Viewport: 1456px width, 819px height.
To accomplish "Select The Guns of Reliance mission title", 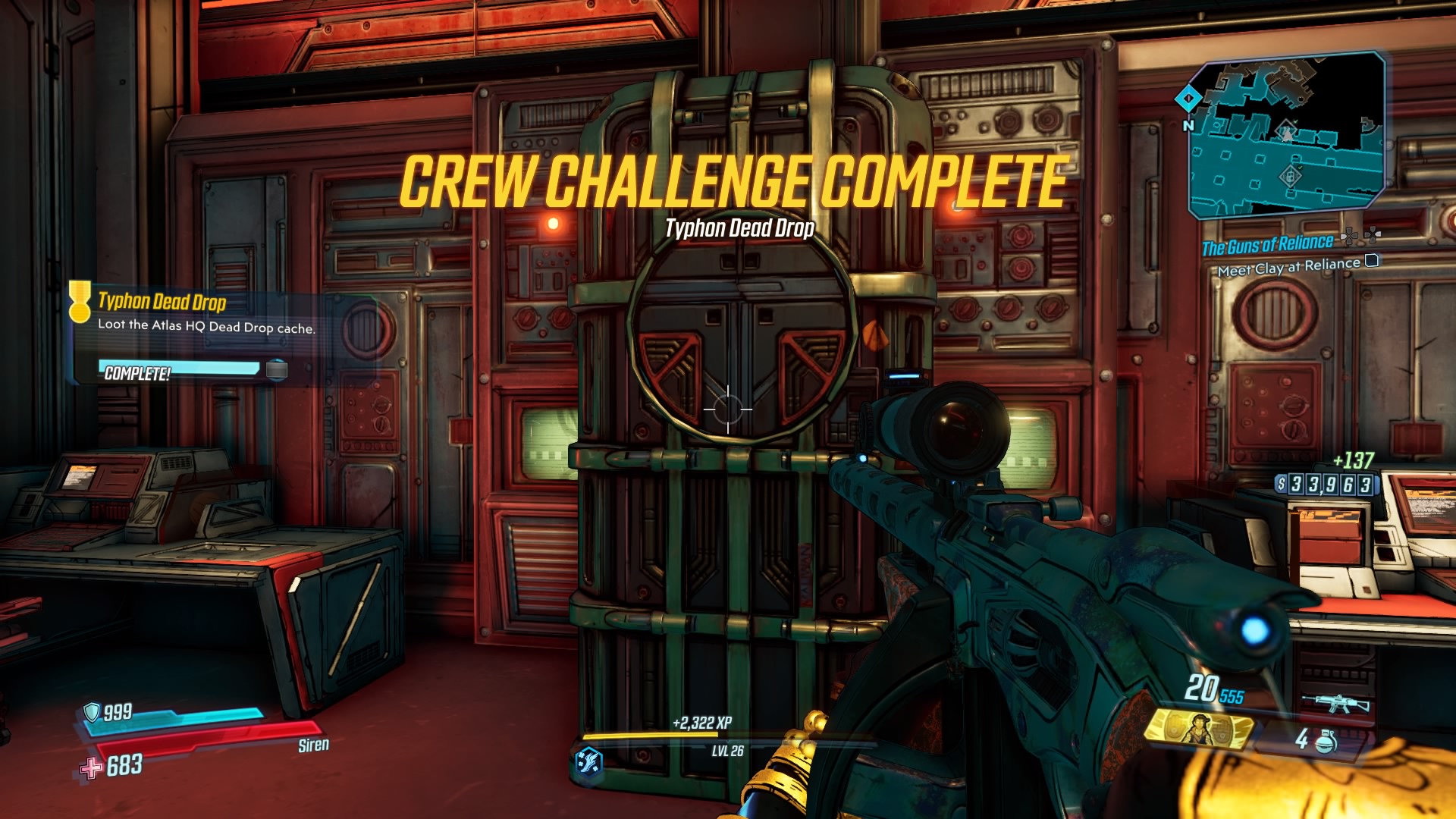I will coord(1268,244).
